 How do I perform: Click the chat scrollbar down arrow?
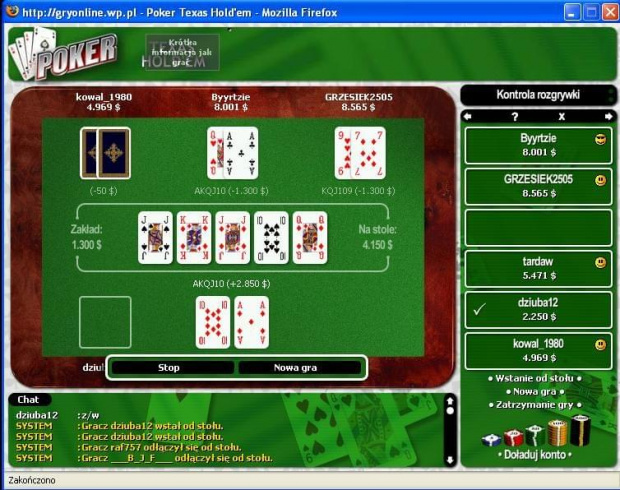(451, 459)
